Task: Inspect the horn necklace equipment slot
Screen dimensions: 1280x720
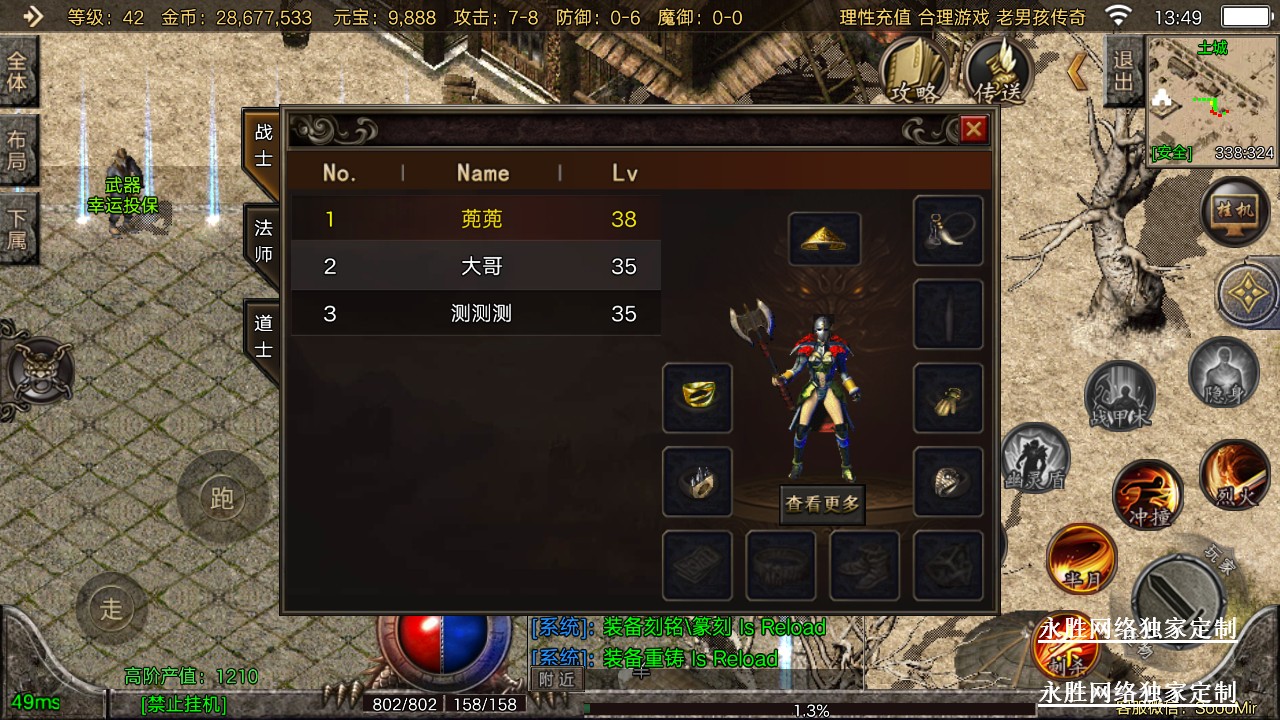Action: click(948, 230)
